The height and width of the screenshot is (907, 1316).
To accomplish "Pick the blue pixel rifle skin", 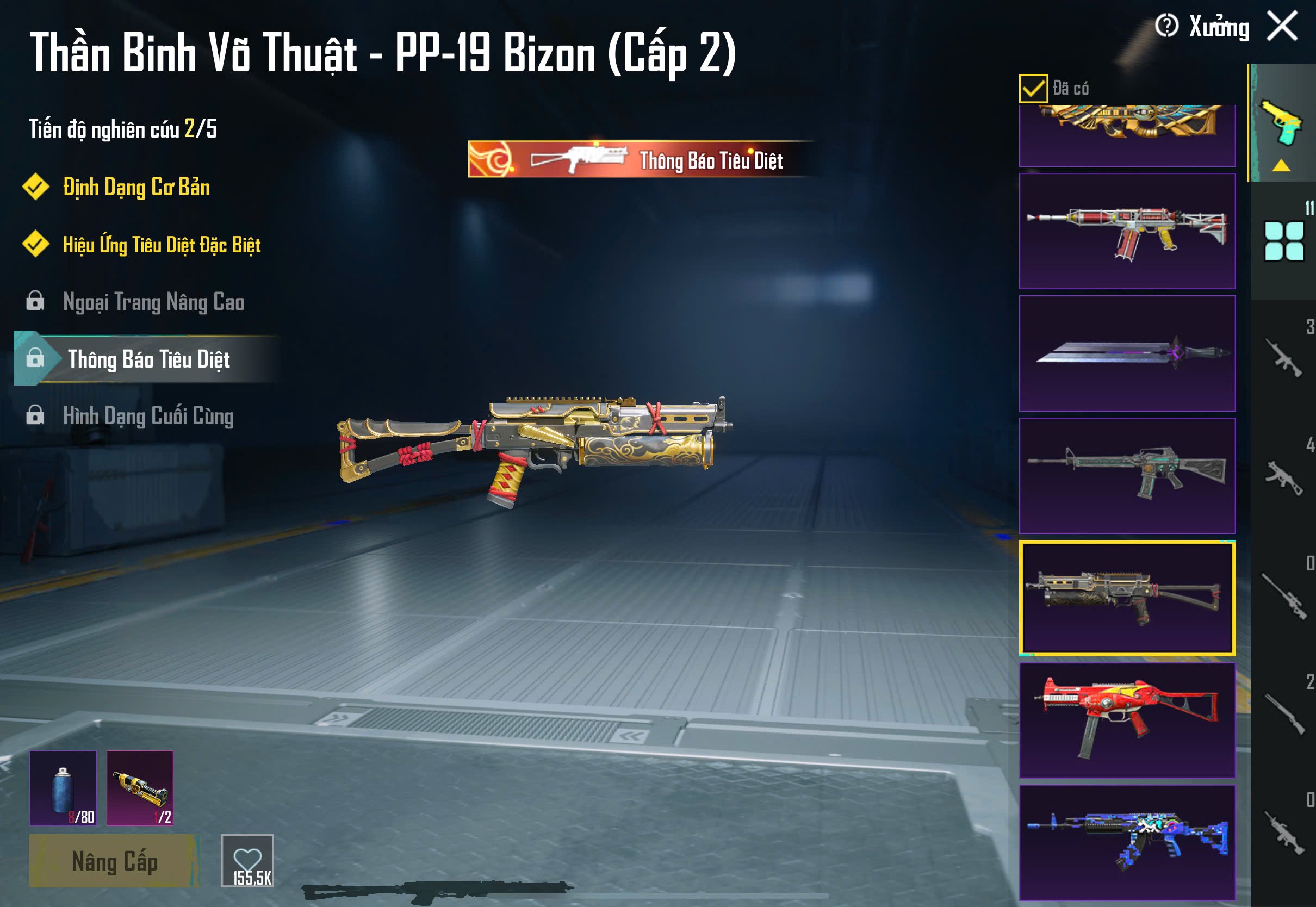I will 1127,842.
